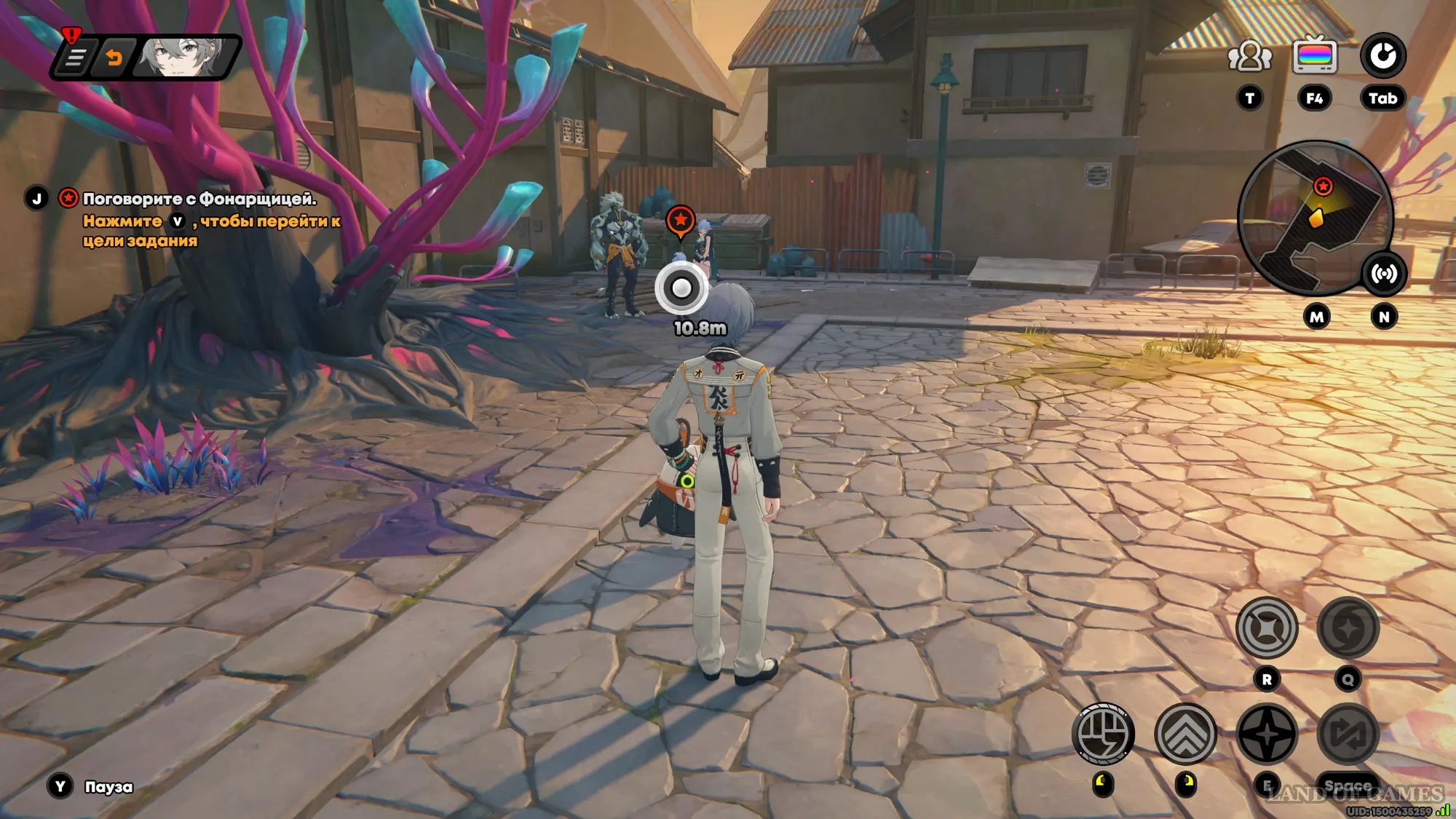Activate the double chevron dash button
Screen dimensions: 1456x819
click(1185, 734)
